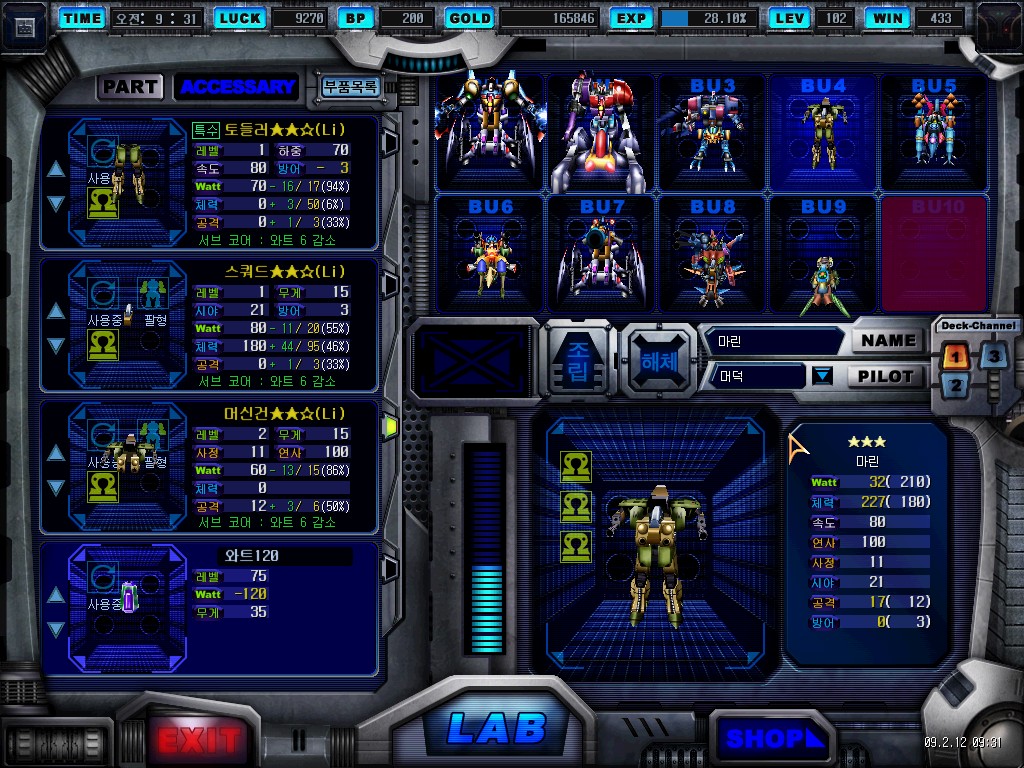Select the empty BU10 slot
Viewport: 1024px width, 768px height.
[934, 253]
